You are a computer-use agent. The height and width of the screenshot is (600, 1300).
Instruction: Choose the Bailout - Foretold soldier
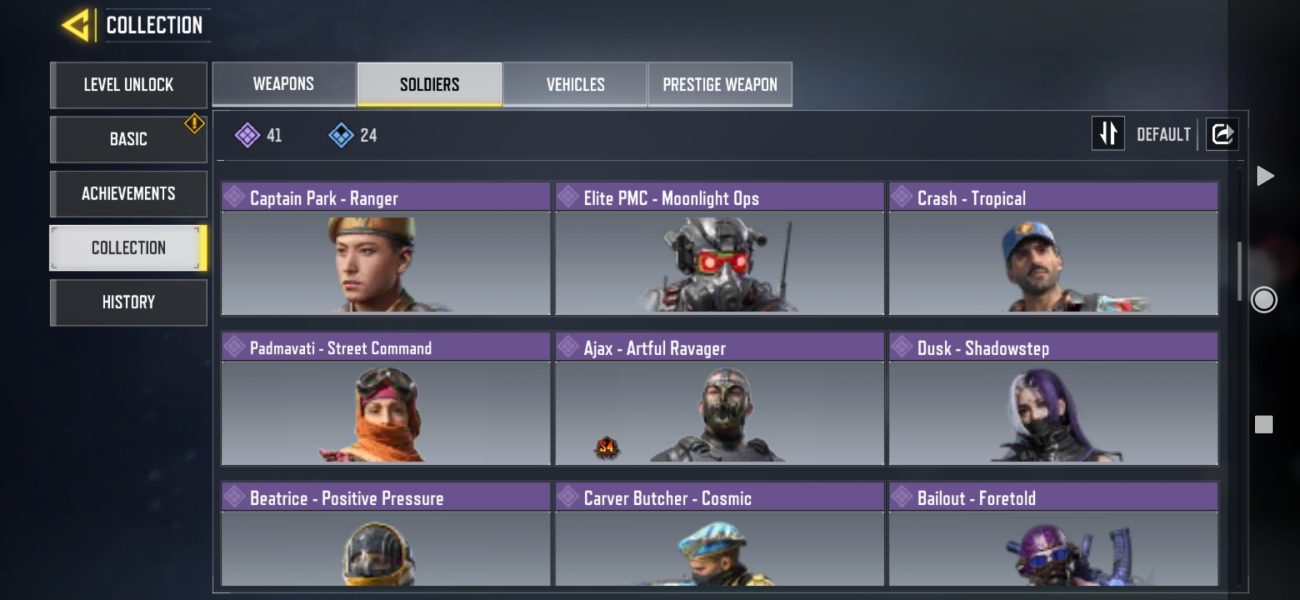pos(1053,535)
